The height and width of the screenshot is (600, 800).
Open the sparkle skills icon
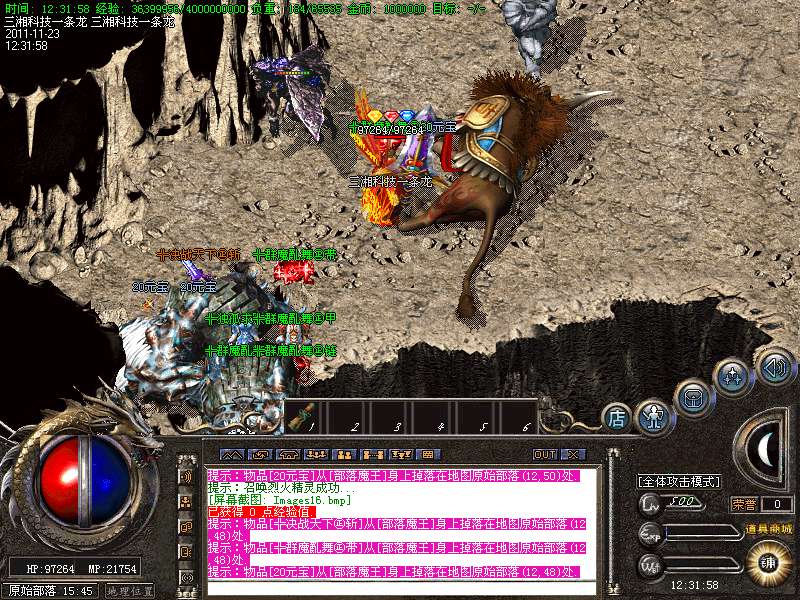point(731,377)
